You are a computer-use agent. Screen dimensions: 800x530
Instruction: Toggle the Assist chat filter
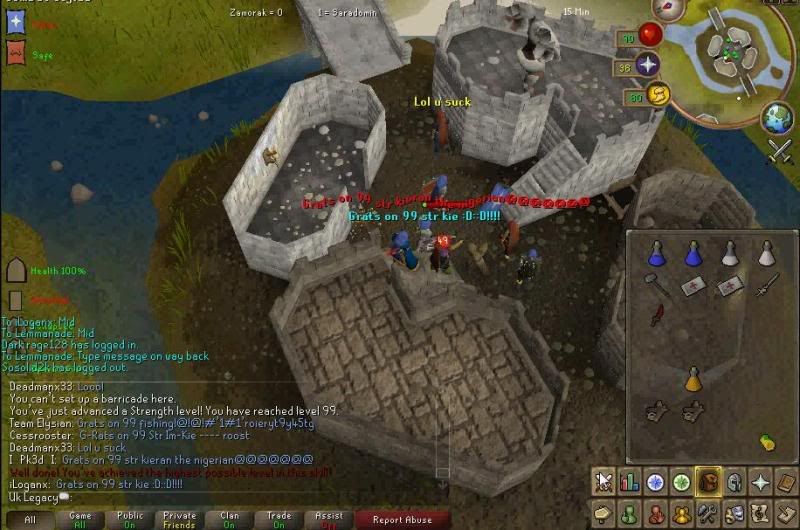tap(329, 519)
